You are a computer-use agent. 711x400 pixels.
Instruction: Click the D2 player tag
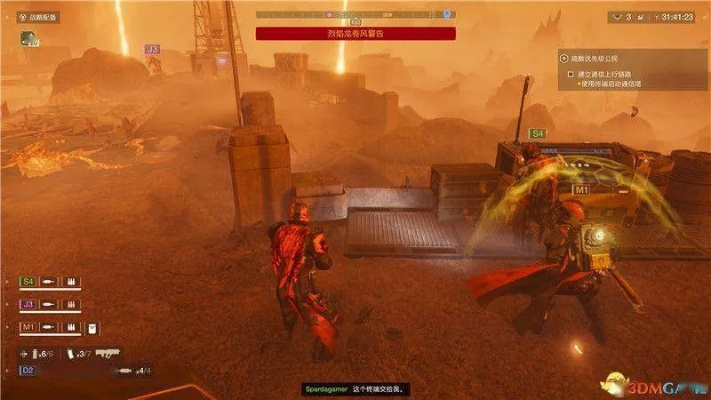pos(28,370)
